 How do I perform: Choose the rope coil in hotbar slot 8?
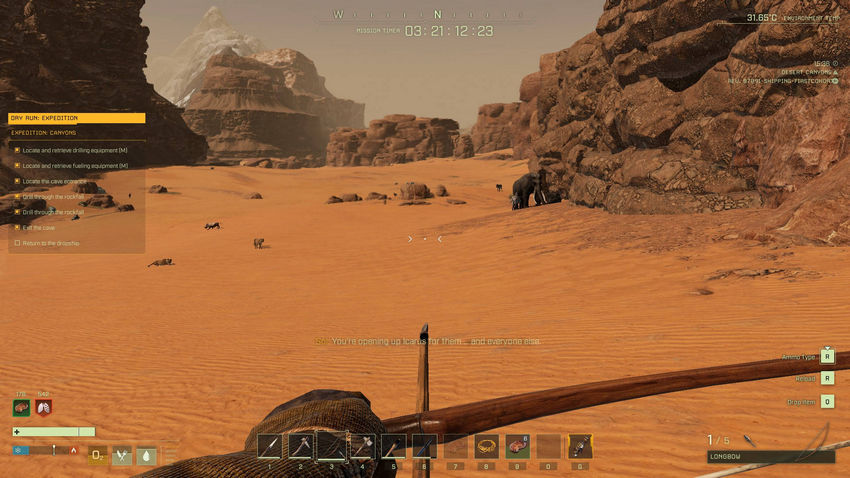487,446
